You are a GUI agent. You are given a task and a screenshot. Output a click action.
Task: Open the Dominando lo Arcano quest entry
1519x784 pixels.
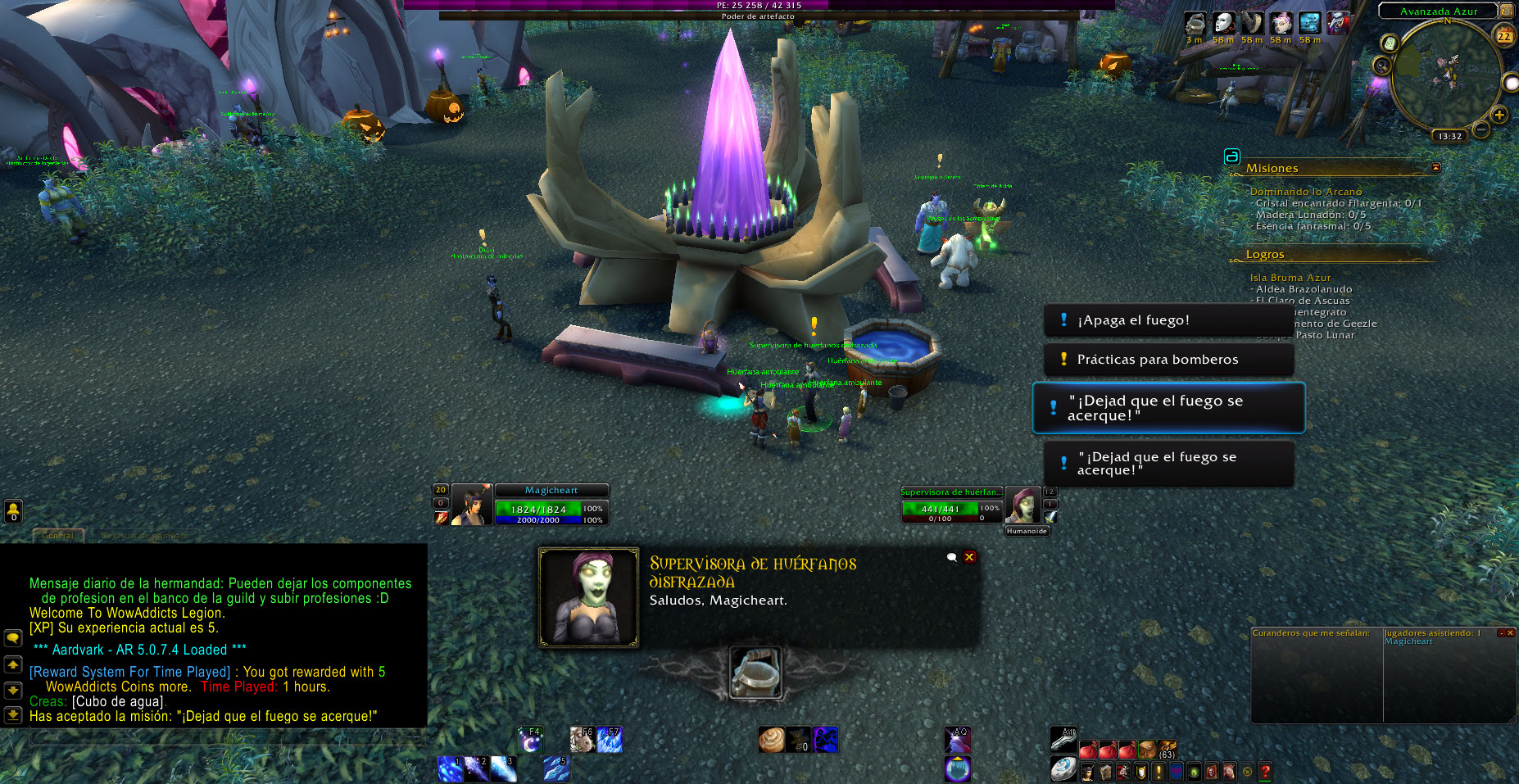pyautogui.click(x=1305, y=192)
